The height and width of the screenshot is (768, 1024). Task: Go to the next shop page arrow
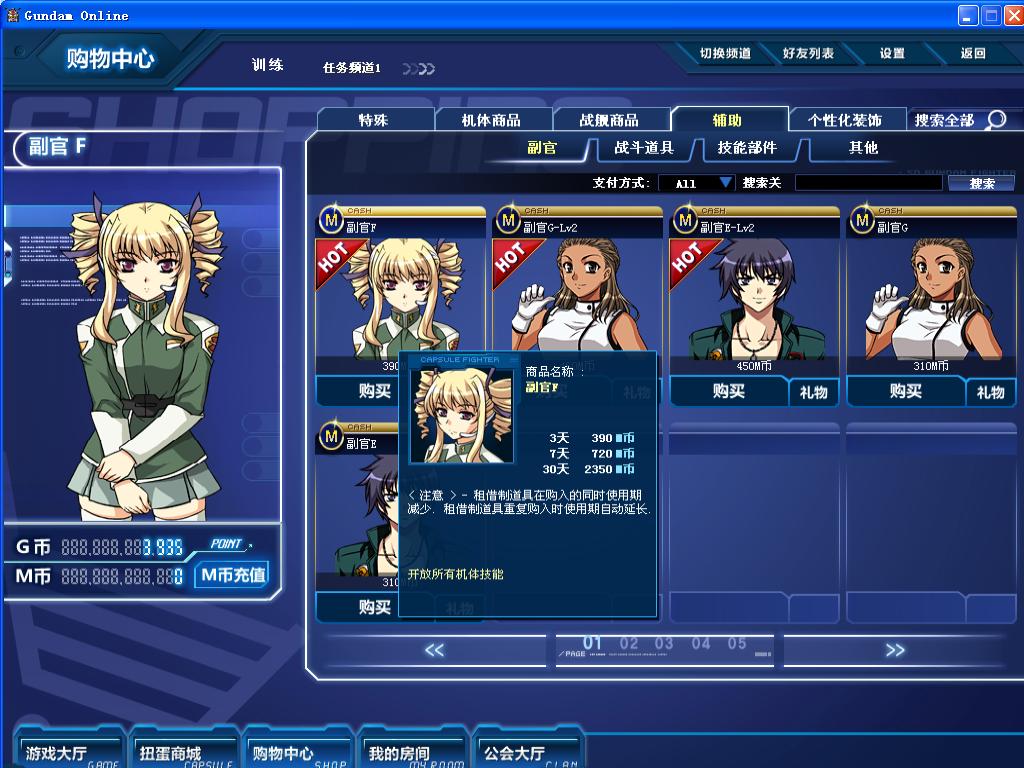[894, 650]
